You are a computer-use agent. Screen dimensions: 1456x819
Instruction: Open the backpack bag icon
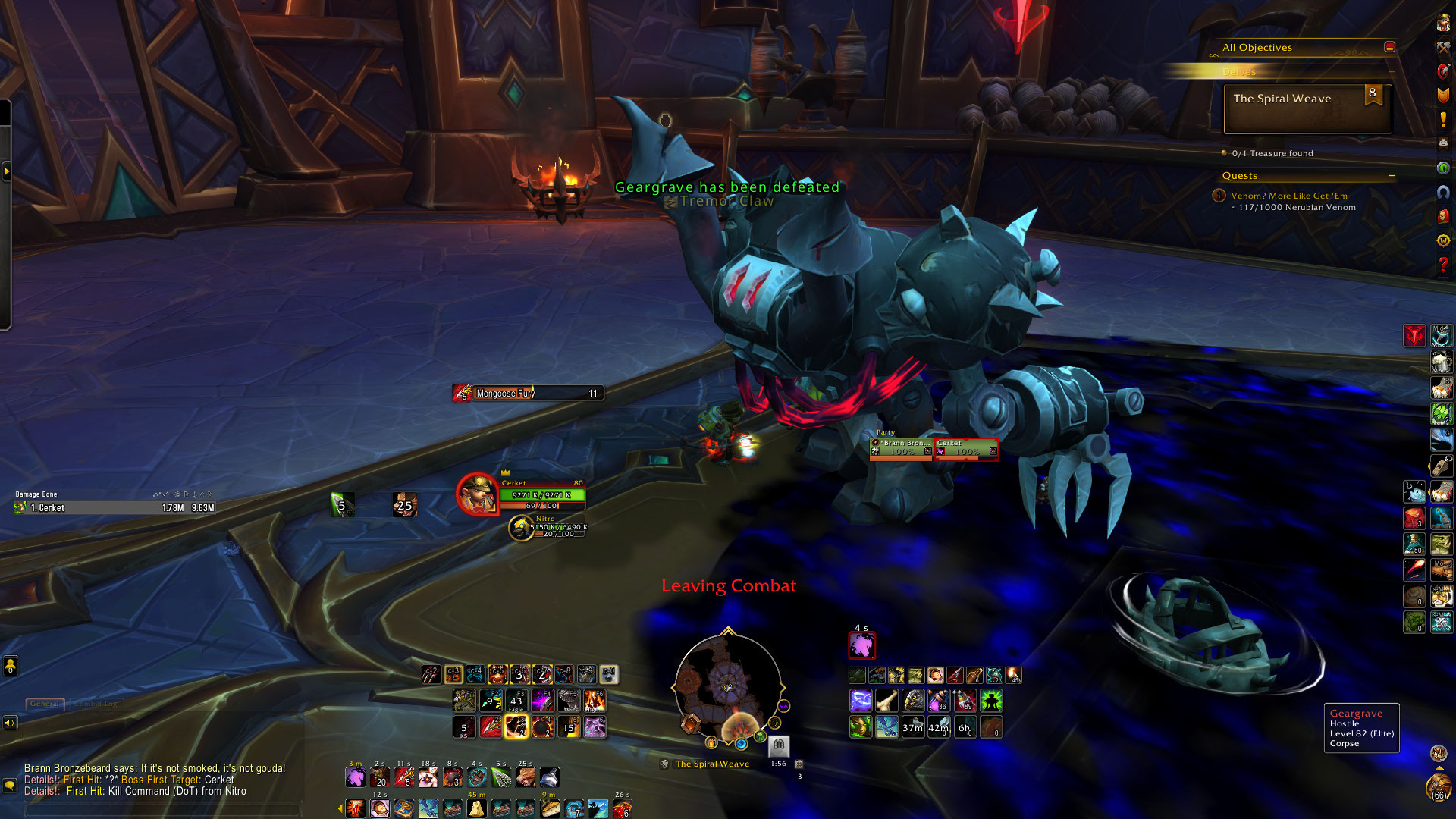(x=1439, y=789)
